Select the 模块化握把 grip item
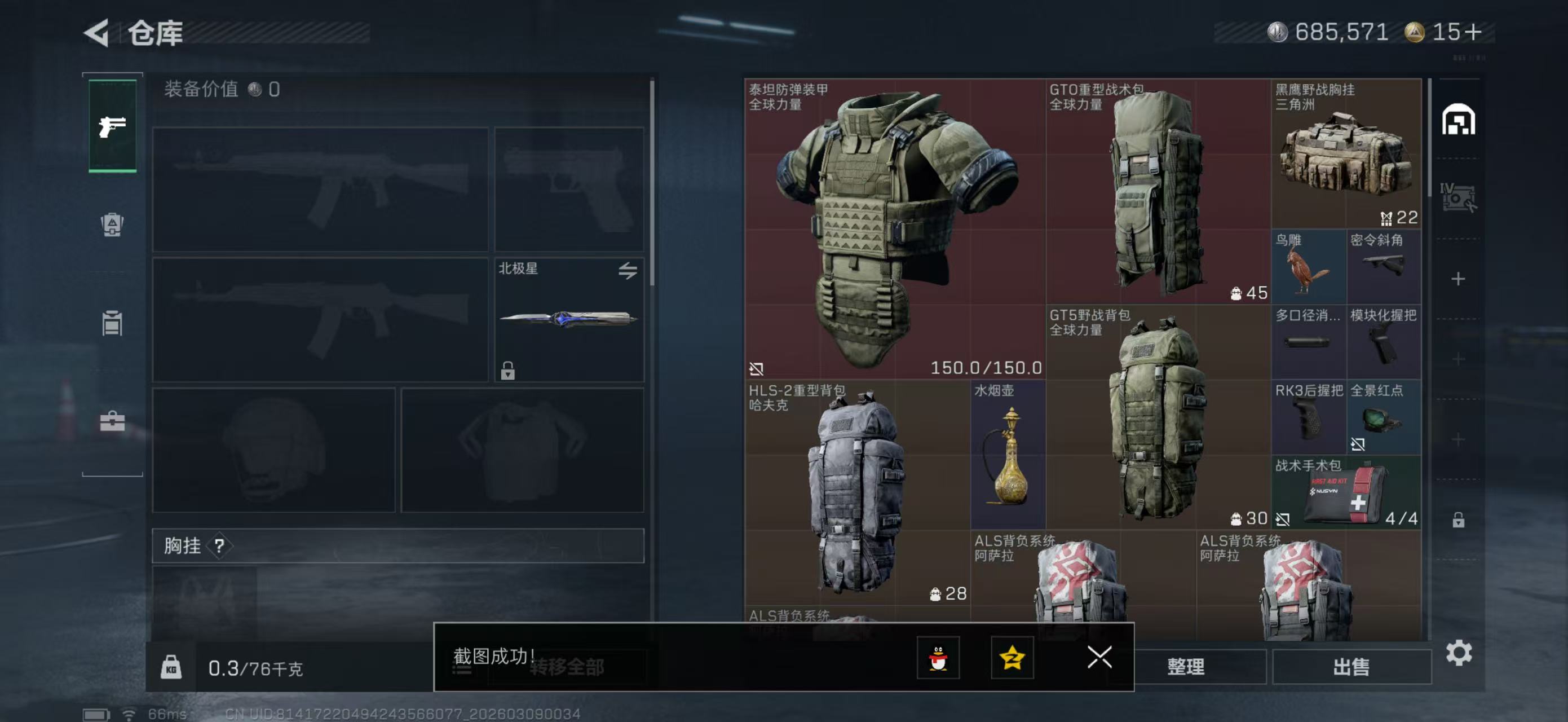The height and width of the screenshot is (722, 1568). tap(1383, 341)
